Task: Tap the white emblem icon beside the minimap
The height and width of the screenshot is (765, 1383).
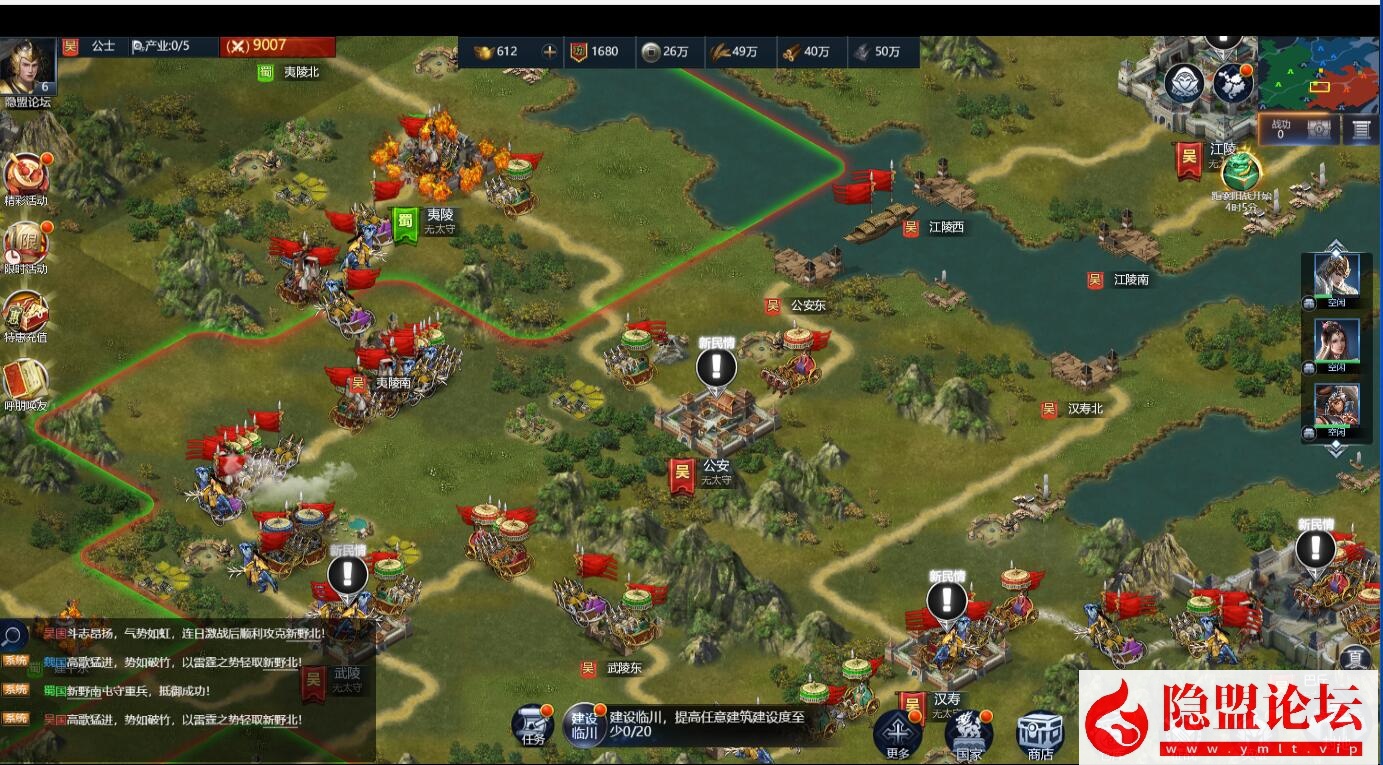Action: click(x=1182, y=84)
